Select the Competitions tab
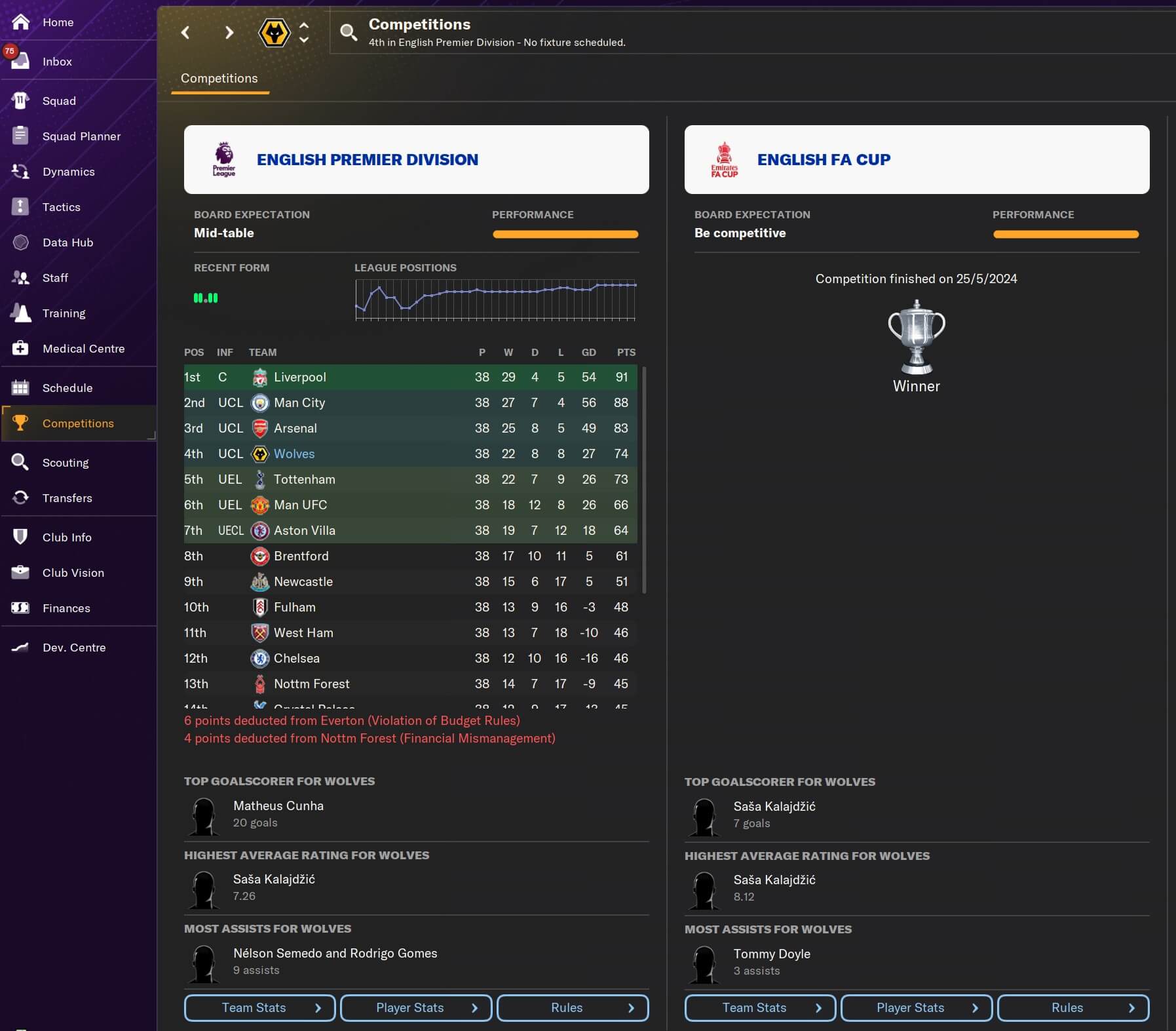The height and width of the screenshot is (1031, 1176). pyautogui.click(x=219, y=79)
